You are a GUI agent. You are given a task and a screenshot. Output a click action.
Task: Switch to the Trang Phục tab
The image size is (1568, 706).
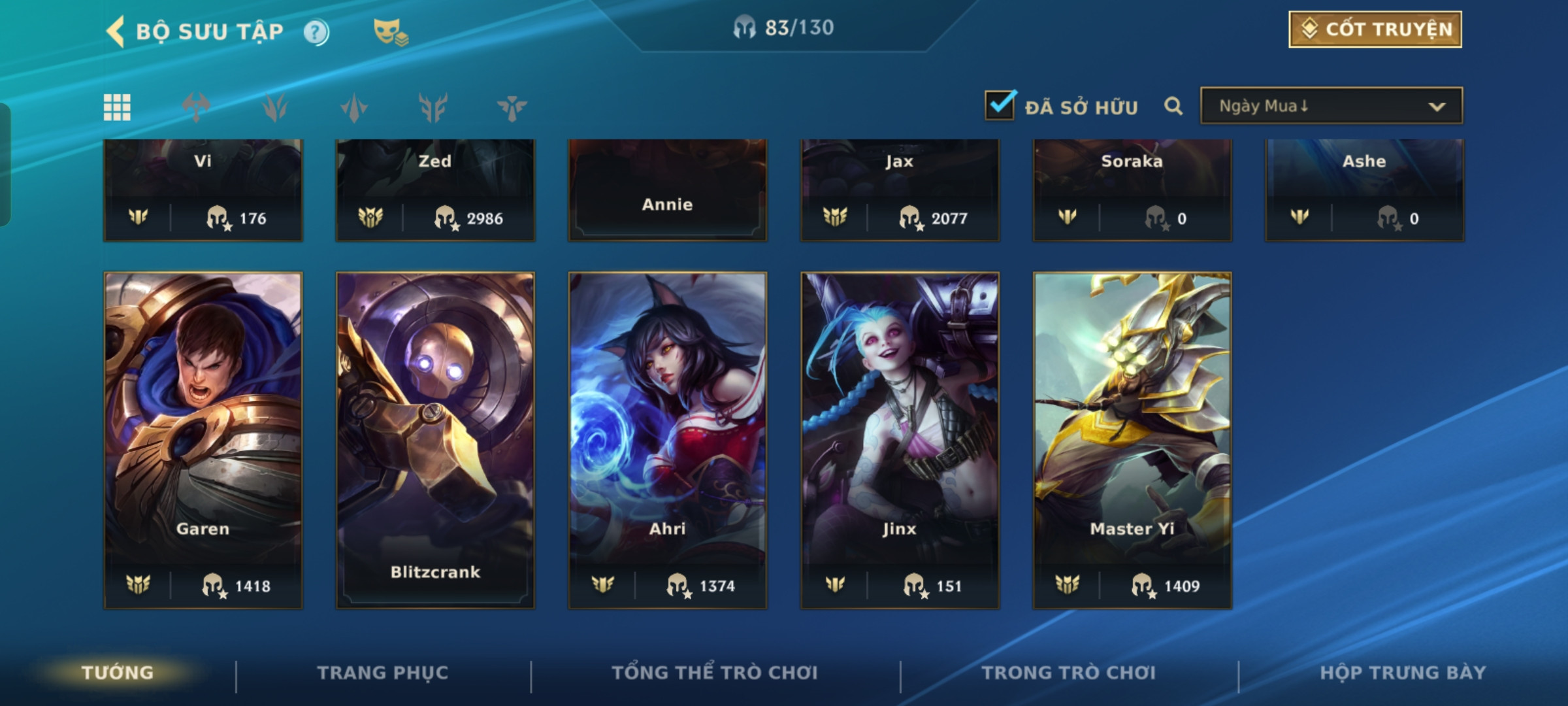tap(383, 673)
